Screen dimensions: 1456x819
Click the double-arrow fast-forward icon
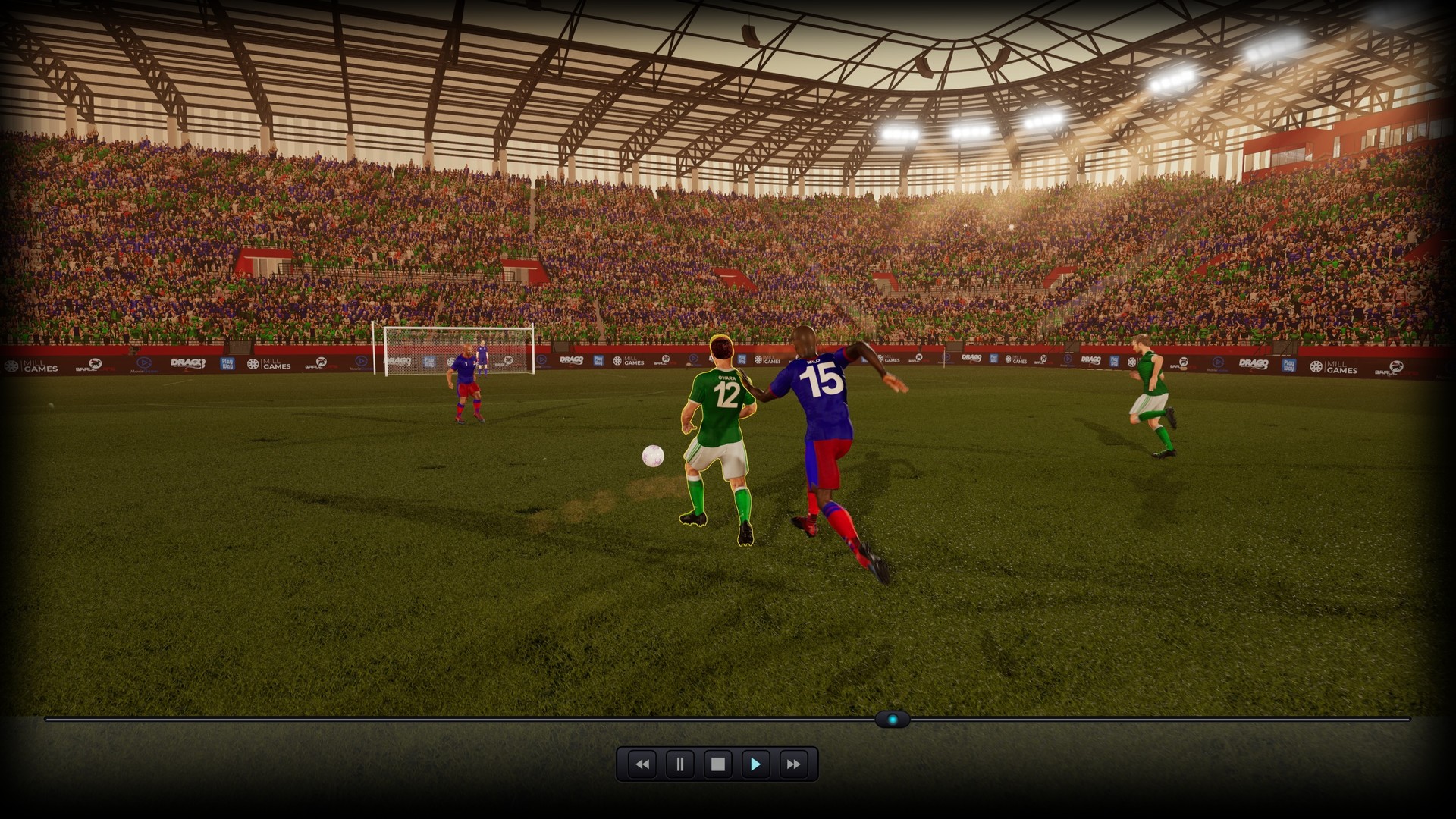click(792, 764)
